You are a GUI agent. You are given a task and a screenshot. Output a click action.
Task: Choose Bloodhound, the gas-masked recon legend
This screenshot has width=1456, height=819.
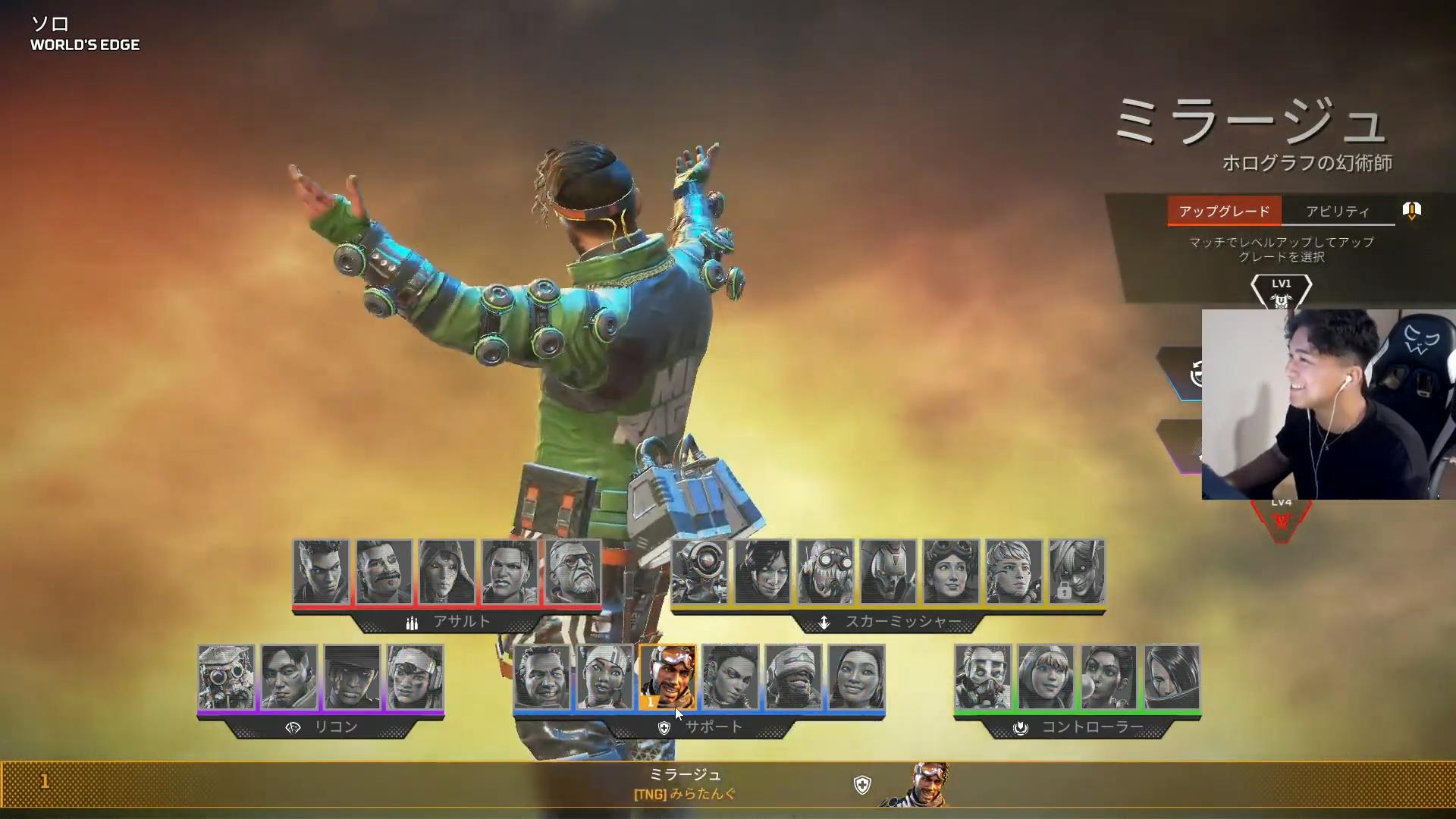[226, 677]
